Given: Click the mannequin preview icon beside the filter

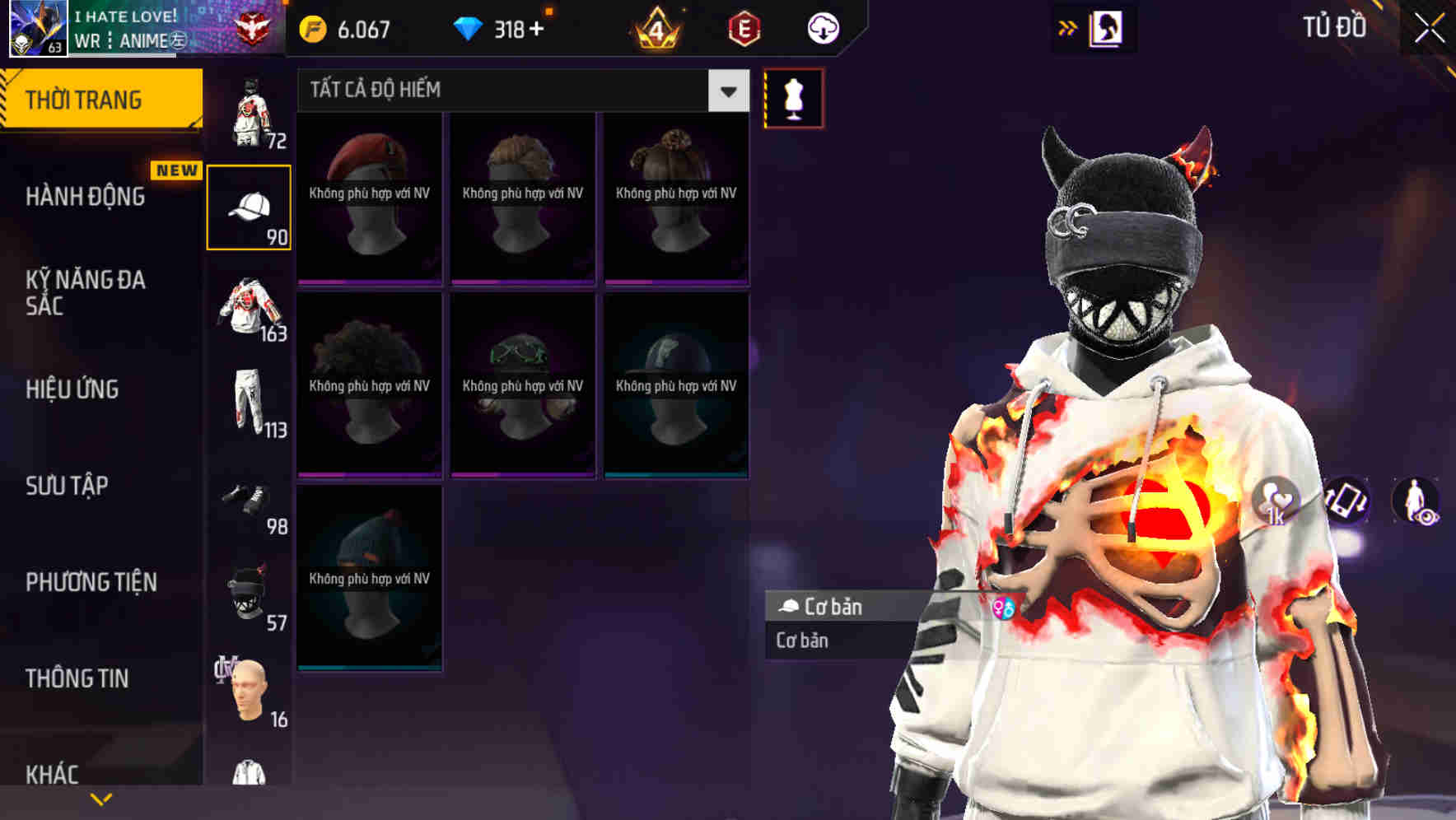Looking at the screenshot, I should pos(793,97).
